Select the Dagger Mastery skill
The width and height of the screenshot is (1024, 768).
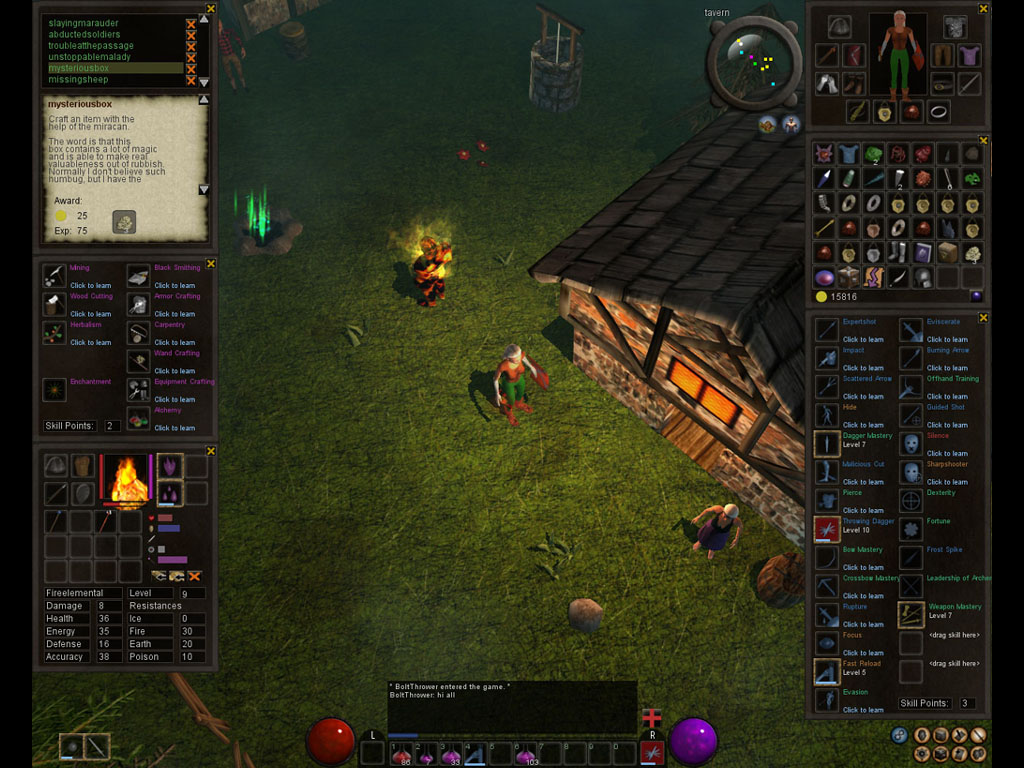coord(827,443)
